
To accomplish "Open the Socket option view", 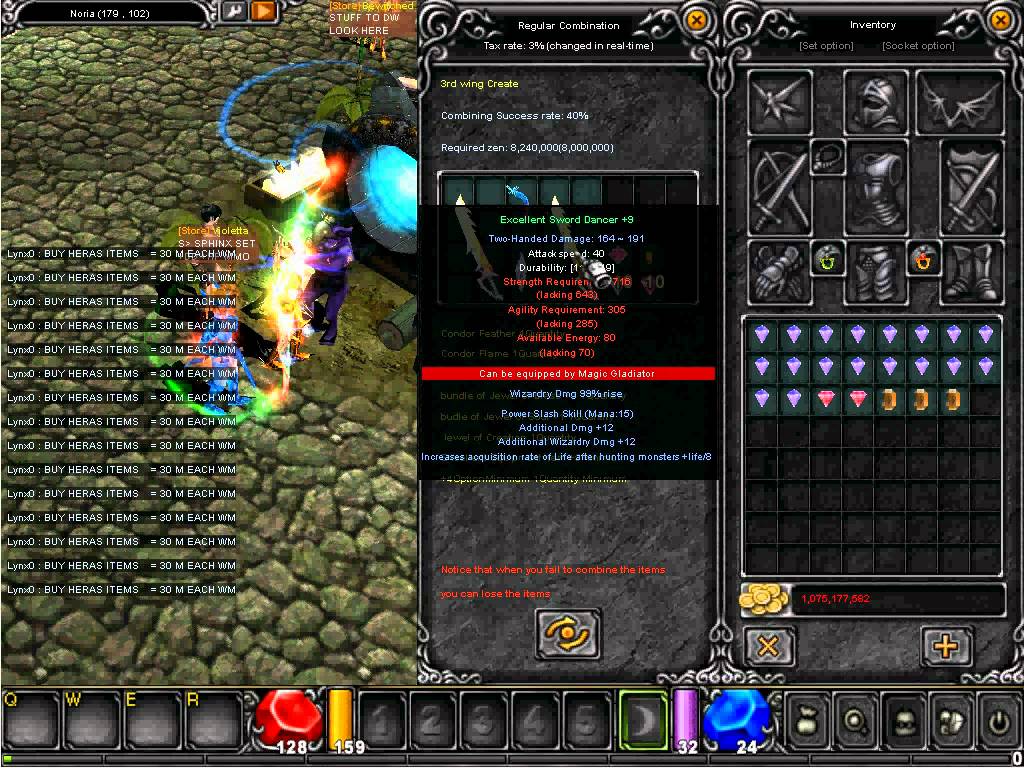I will click(918, 46).
